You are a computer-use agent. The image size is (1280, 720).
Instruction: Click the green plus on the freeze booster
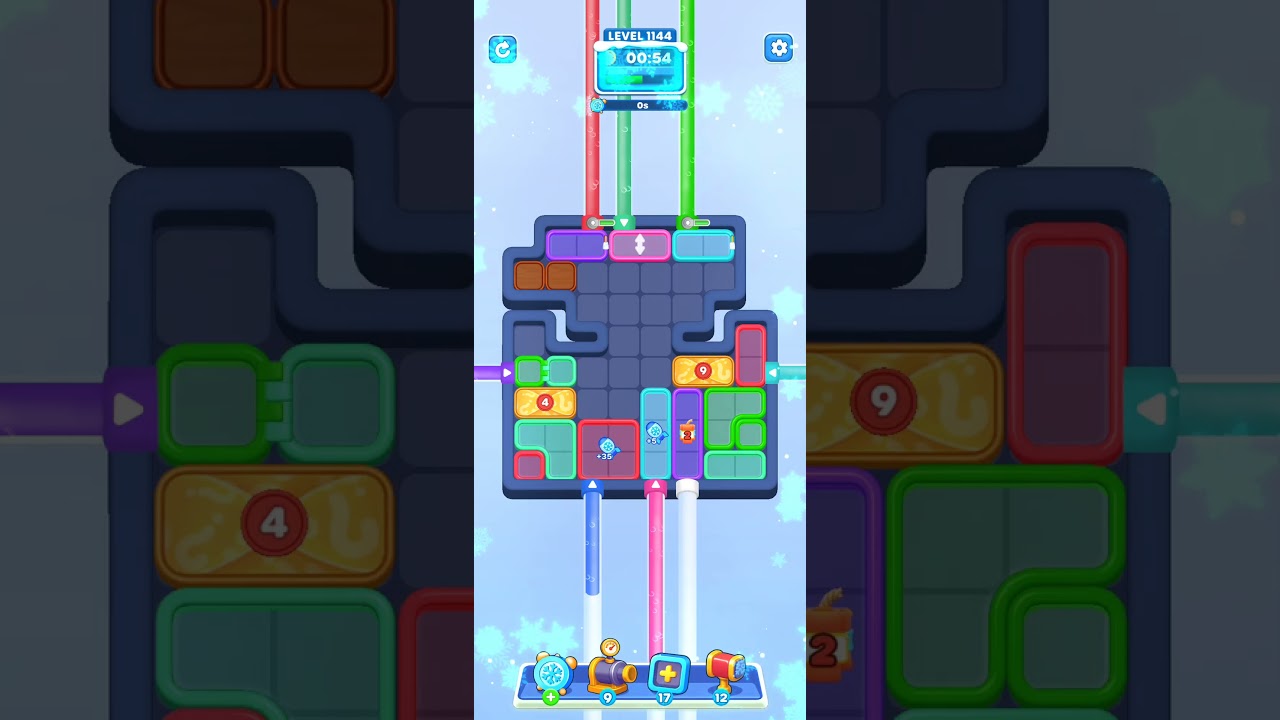click(x=549, y=697)
